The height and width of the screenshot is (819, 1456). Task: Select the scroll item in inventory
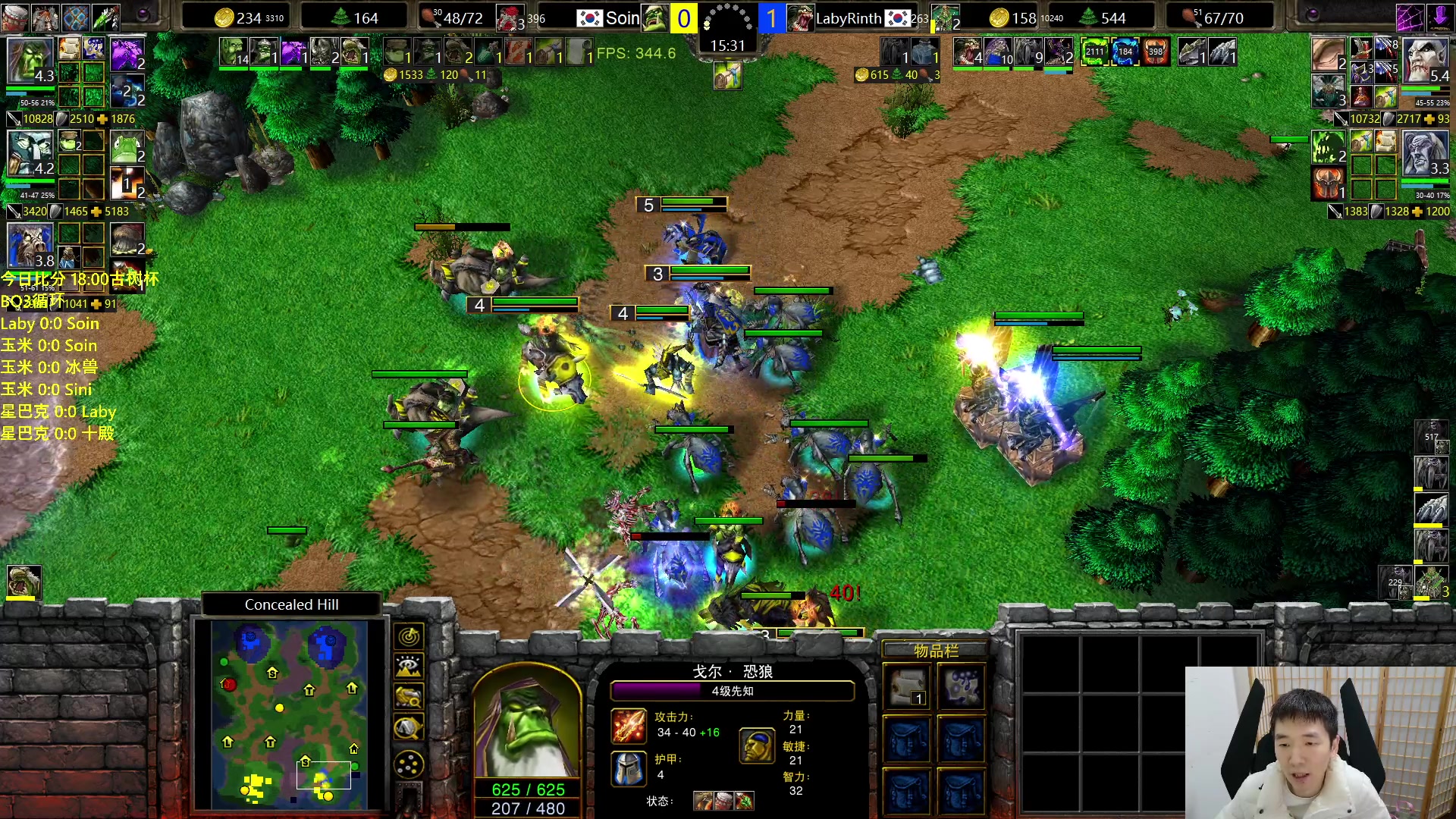pos(908,688)
